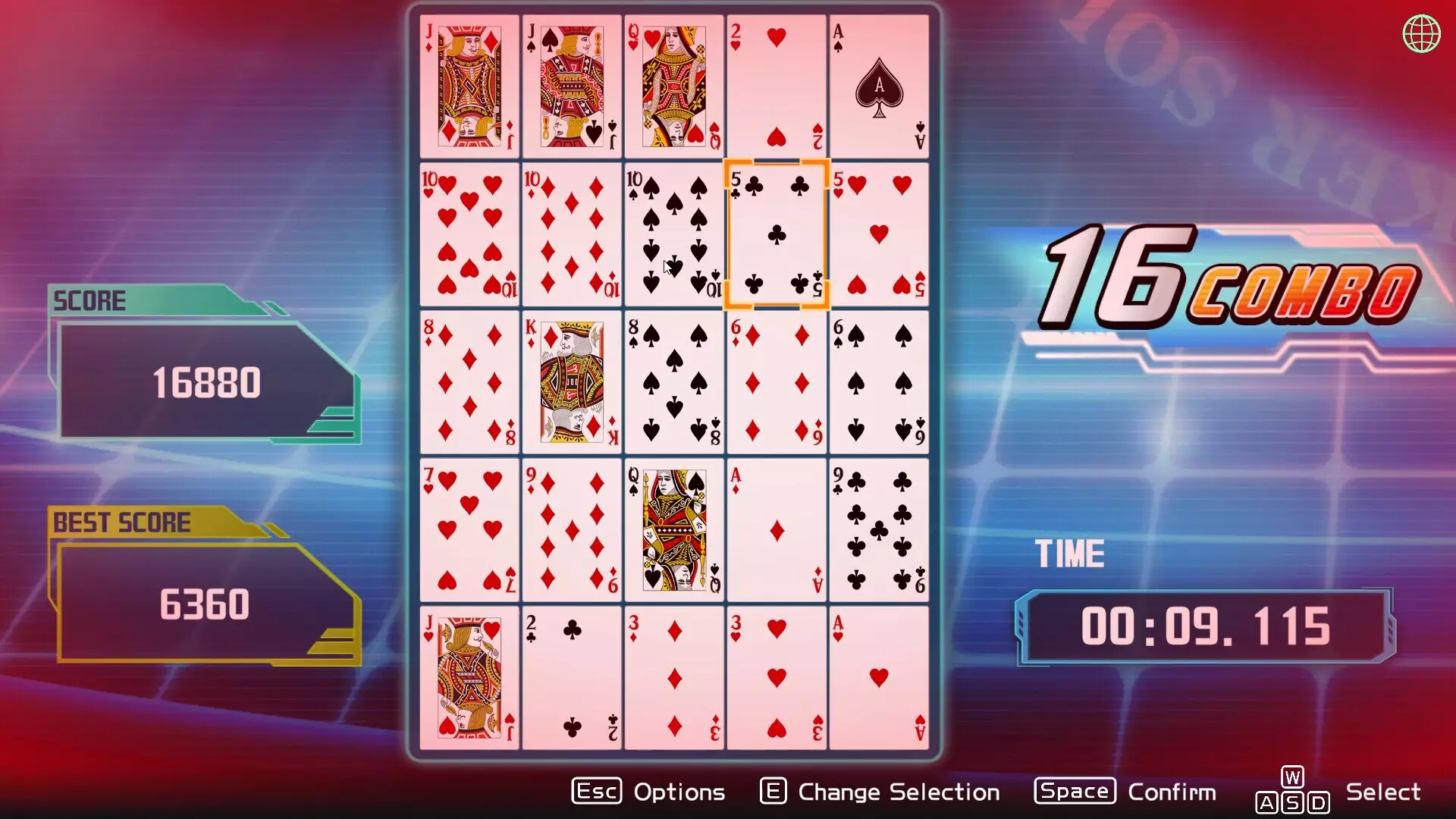Click the W key in the WASD selector
Viewport: 1456px width, 819px height.
(x=1292, y=777)
